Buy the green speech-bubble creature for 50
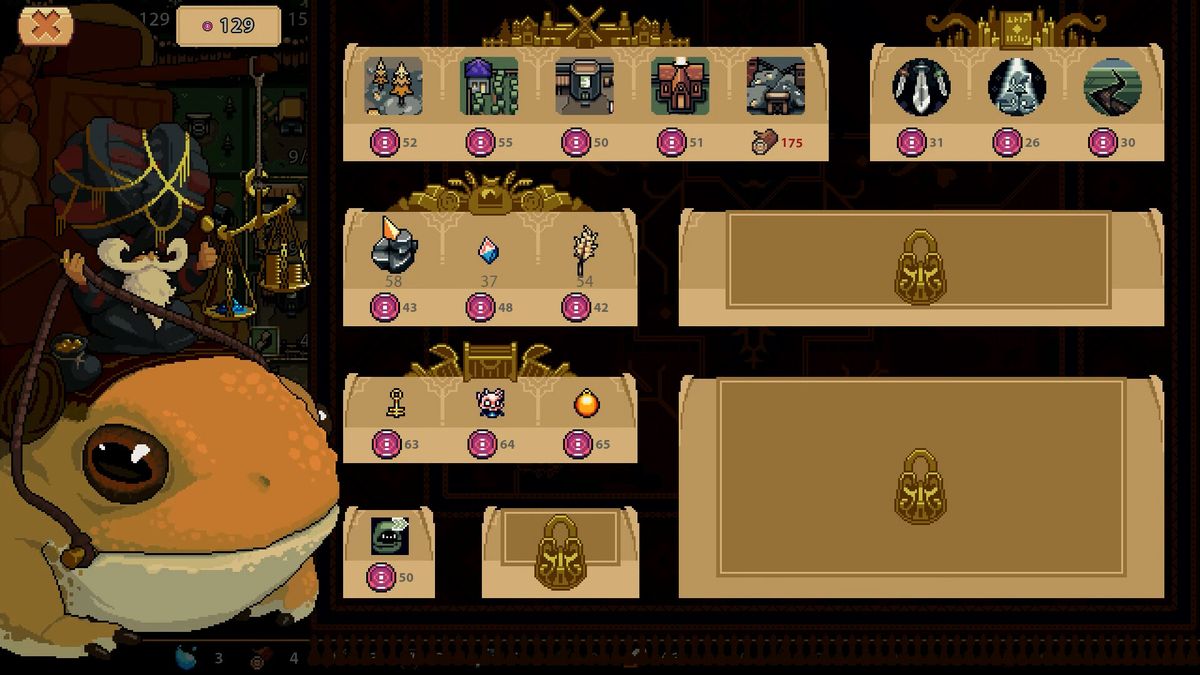 (x=388, y=535)
